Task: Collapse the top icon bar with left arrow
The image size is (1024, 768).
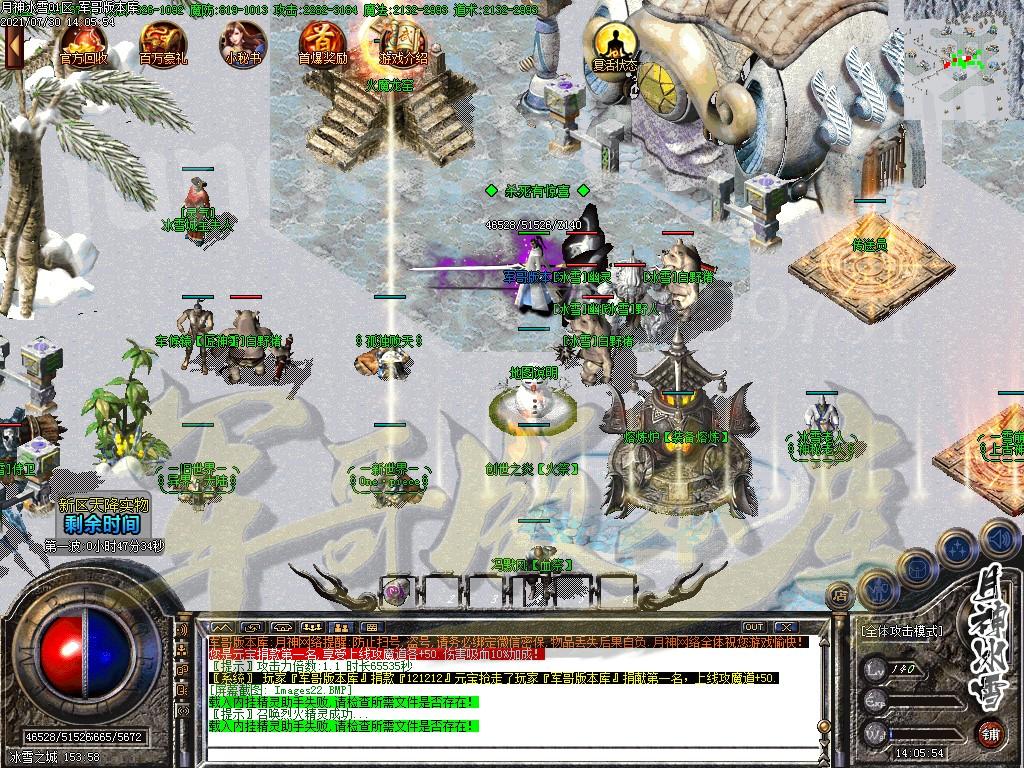Action: (x=14, y=46)
